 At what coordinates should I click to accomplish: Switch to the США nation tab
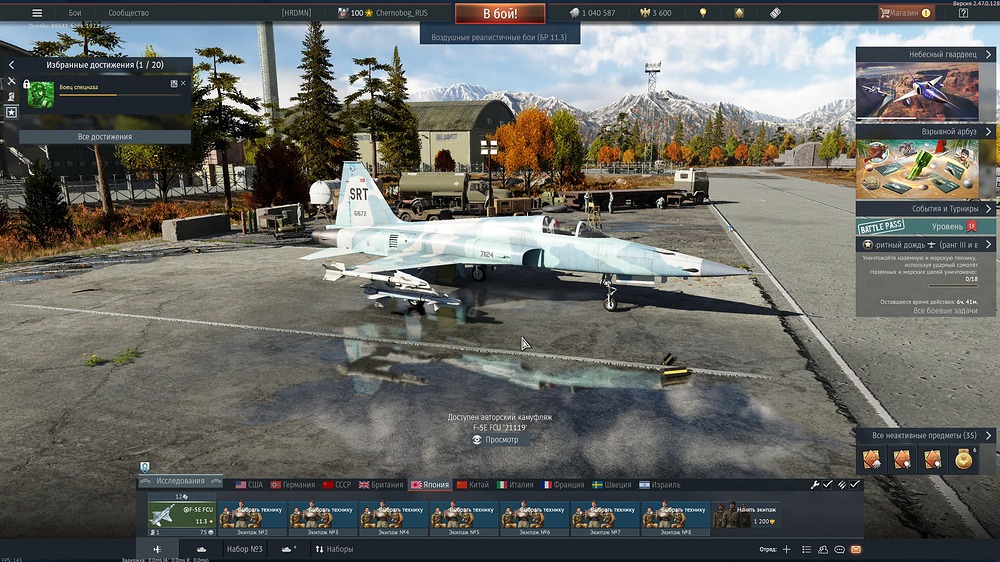click(x=249, y=485)
